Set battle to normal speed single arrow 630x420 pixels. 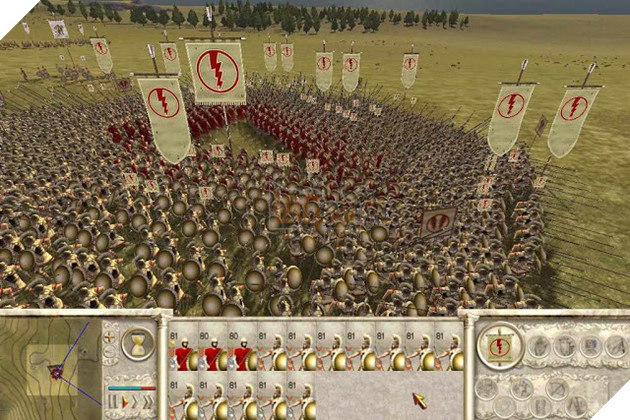click(x=124, y=402)
